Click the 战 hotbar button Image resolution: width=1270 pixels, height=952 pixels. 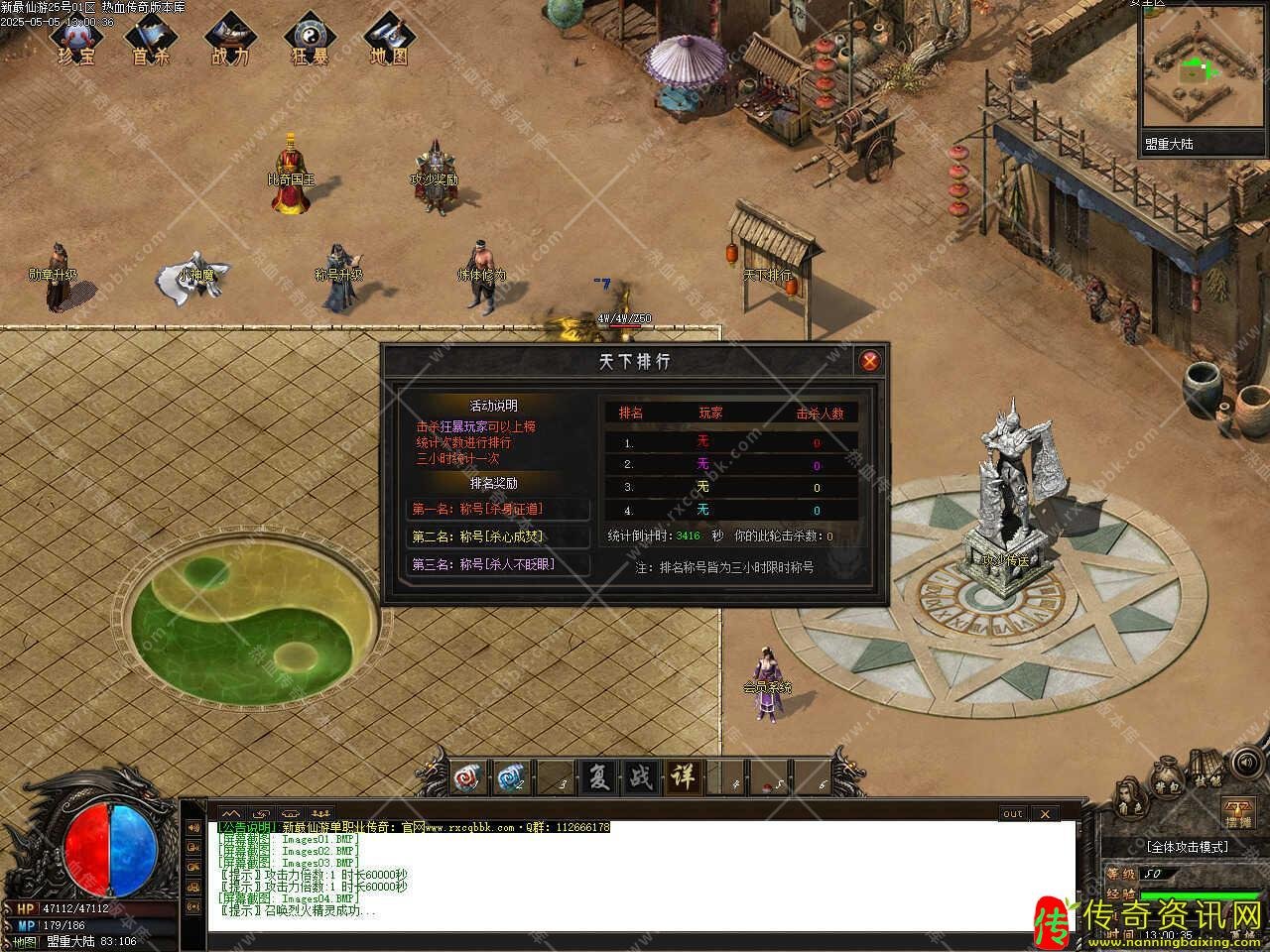(641, 777)
